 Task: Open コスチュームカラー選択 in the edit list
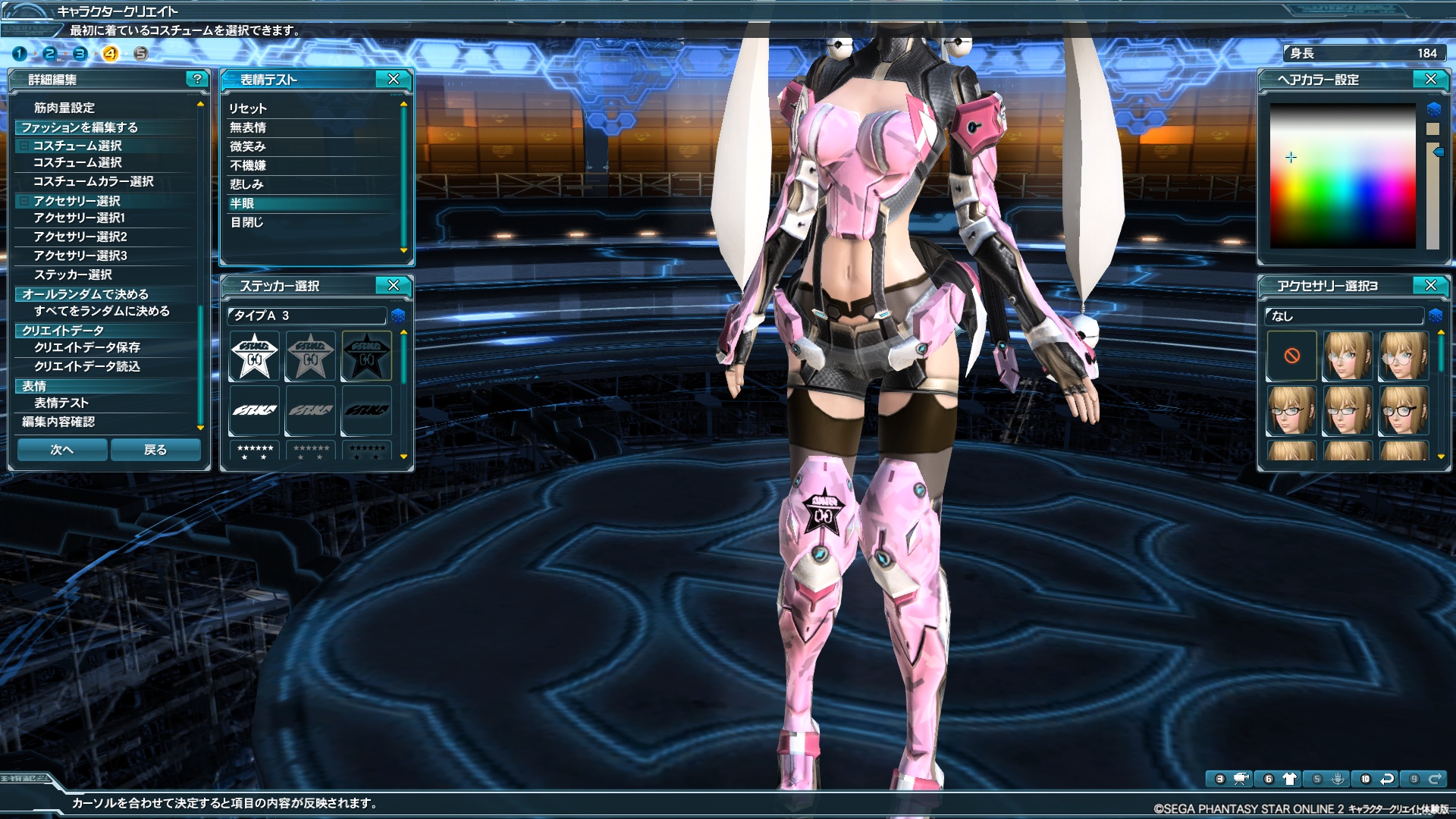93,181
